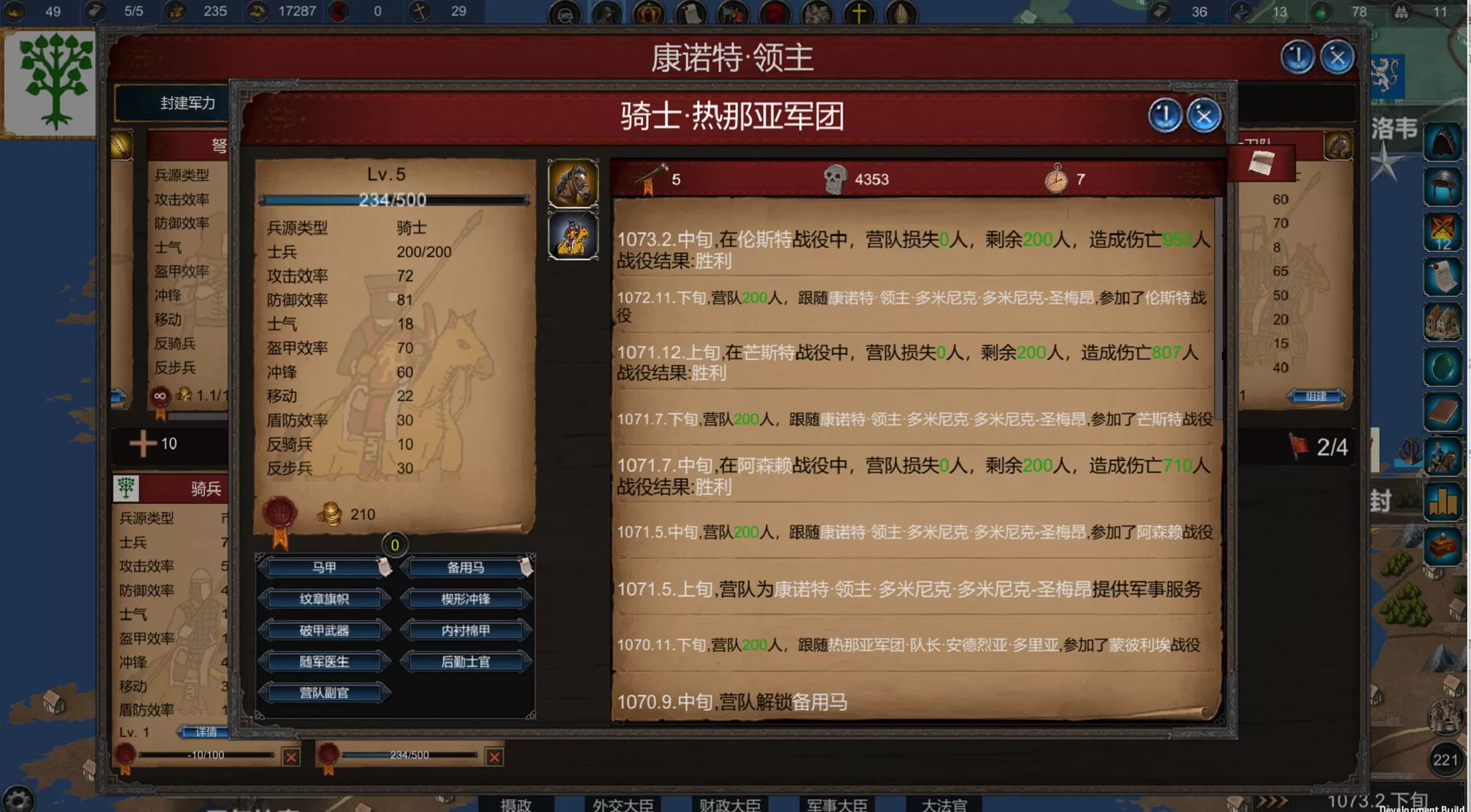Click the crossed swords icon showing 12

pyautogui.click(x=1444, y=230)
